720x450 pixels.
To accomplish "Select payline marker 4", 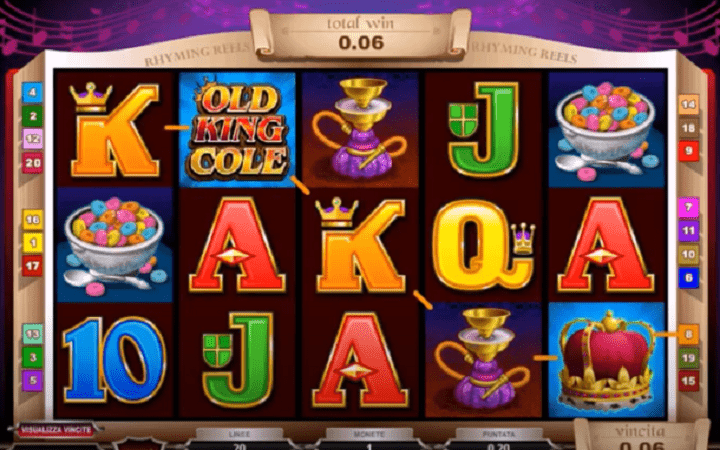I will coord(33,92).
